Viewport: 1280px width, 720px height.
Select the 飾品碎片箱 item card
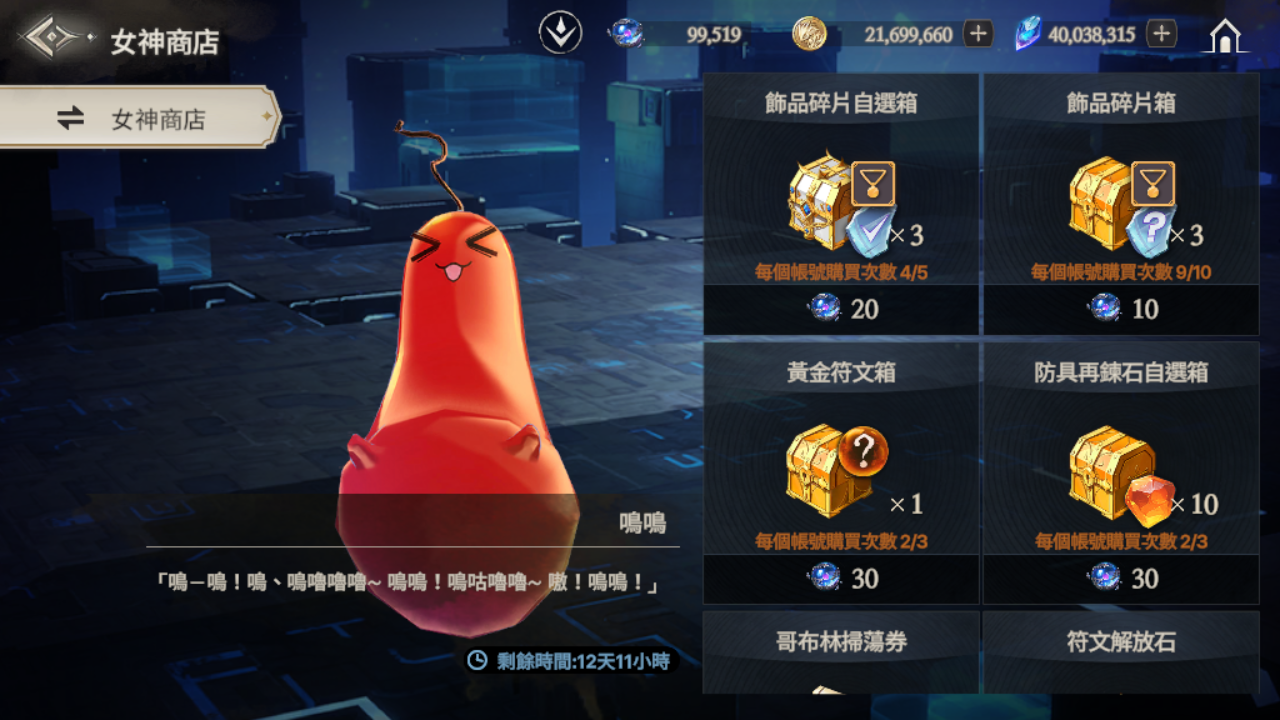point(1121,190)
